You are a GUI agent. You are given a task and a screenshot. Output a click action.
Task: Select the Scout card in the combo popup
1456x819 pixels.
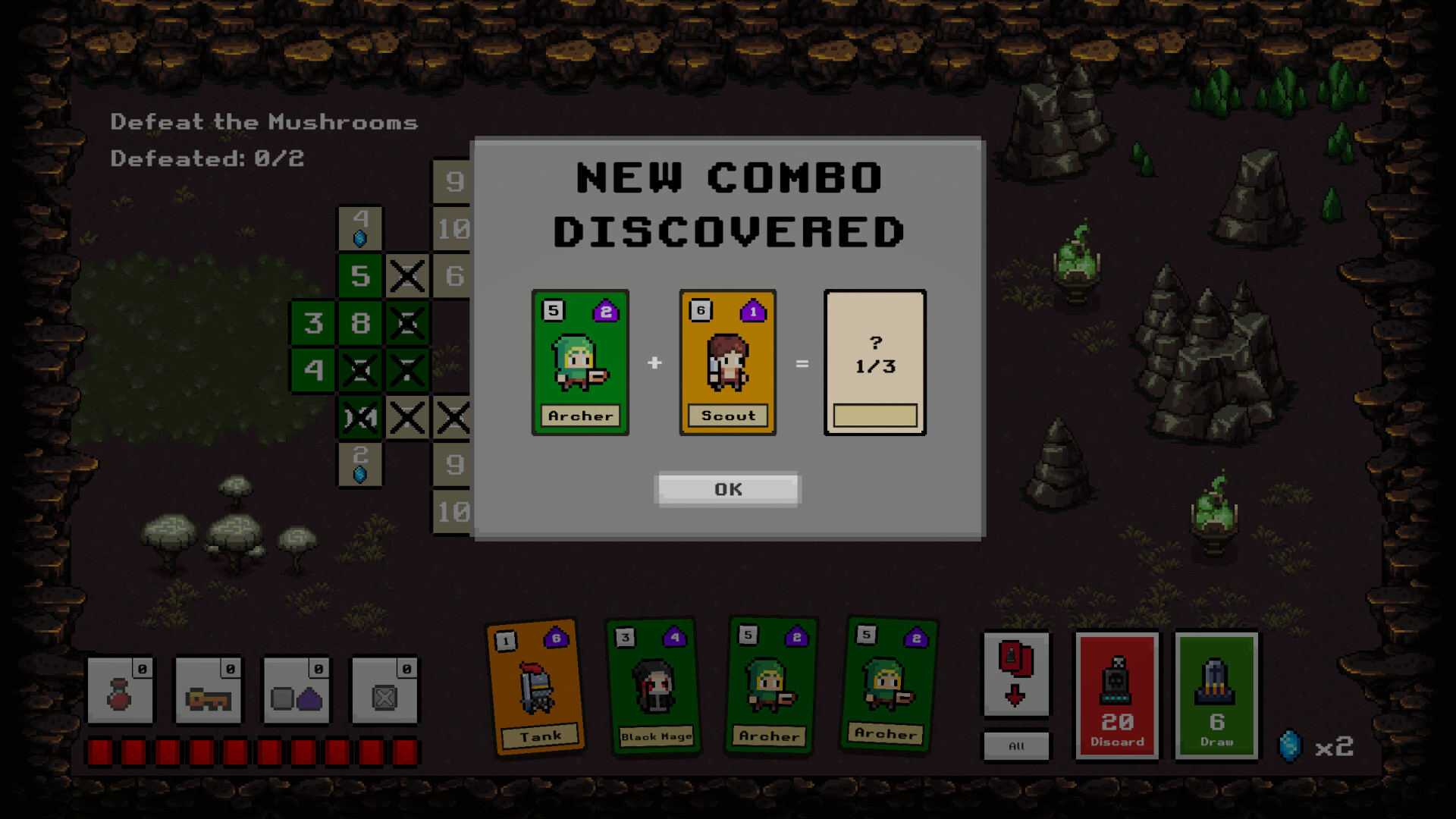727,362
